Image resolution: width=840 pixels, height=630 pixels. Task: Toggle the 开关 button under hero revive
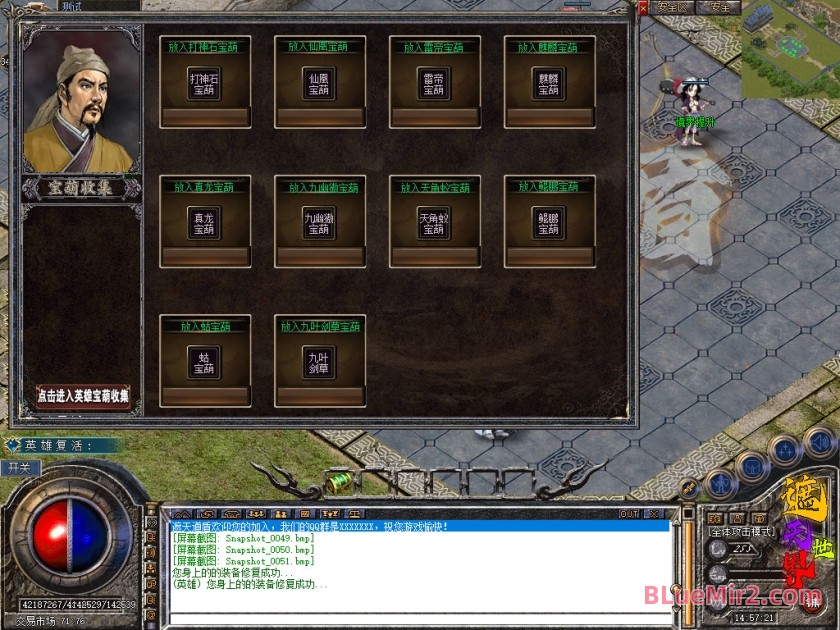point(20,467)
